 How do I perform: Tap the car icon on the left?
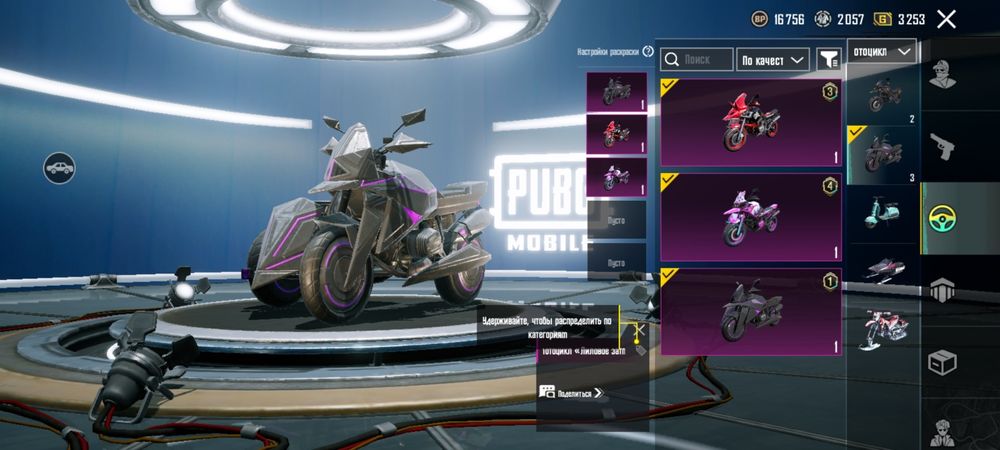pyautogui.click(x=60, y=166)
